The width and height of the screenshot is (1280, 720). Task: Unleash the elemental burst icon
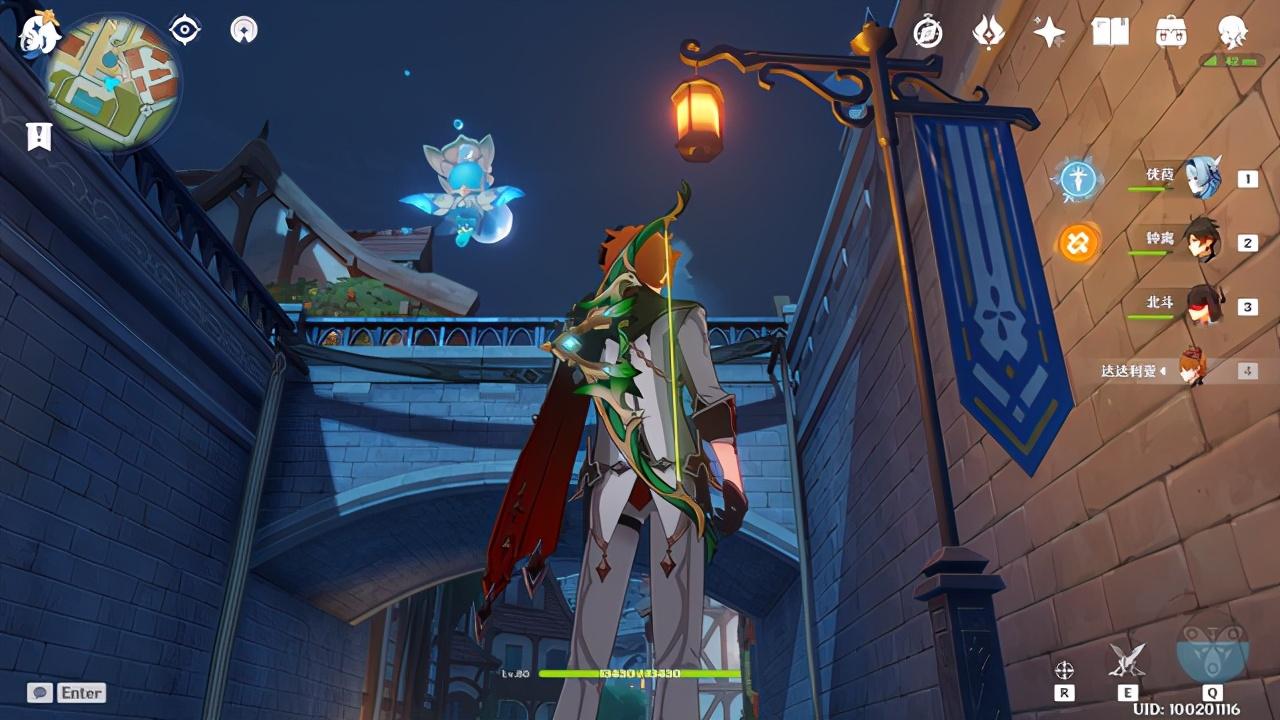(x=1212, y=650)
